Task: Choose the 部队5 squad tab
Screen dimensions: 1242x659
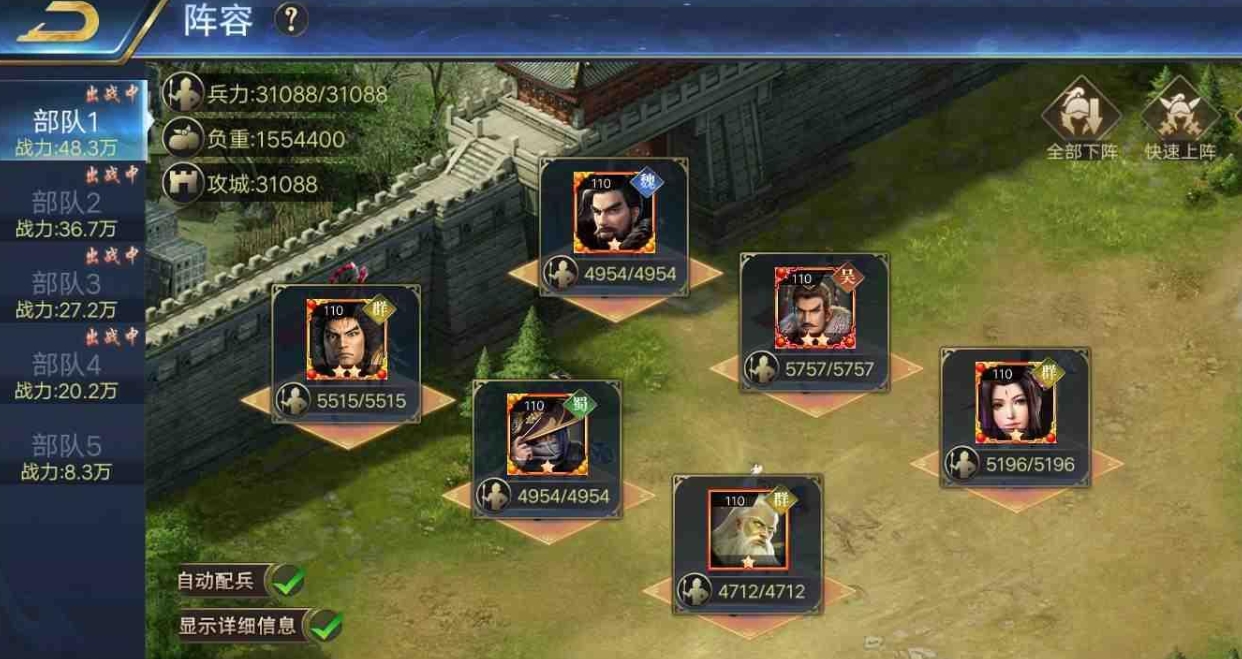Action: (x=68, y=456)
